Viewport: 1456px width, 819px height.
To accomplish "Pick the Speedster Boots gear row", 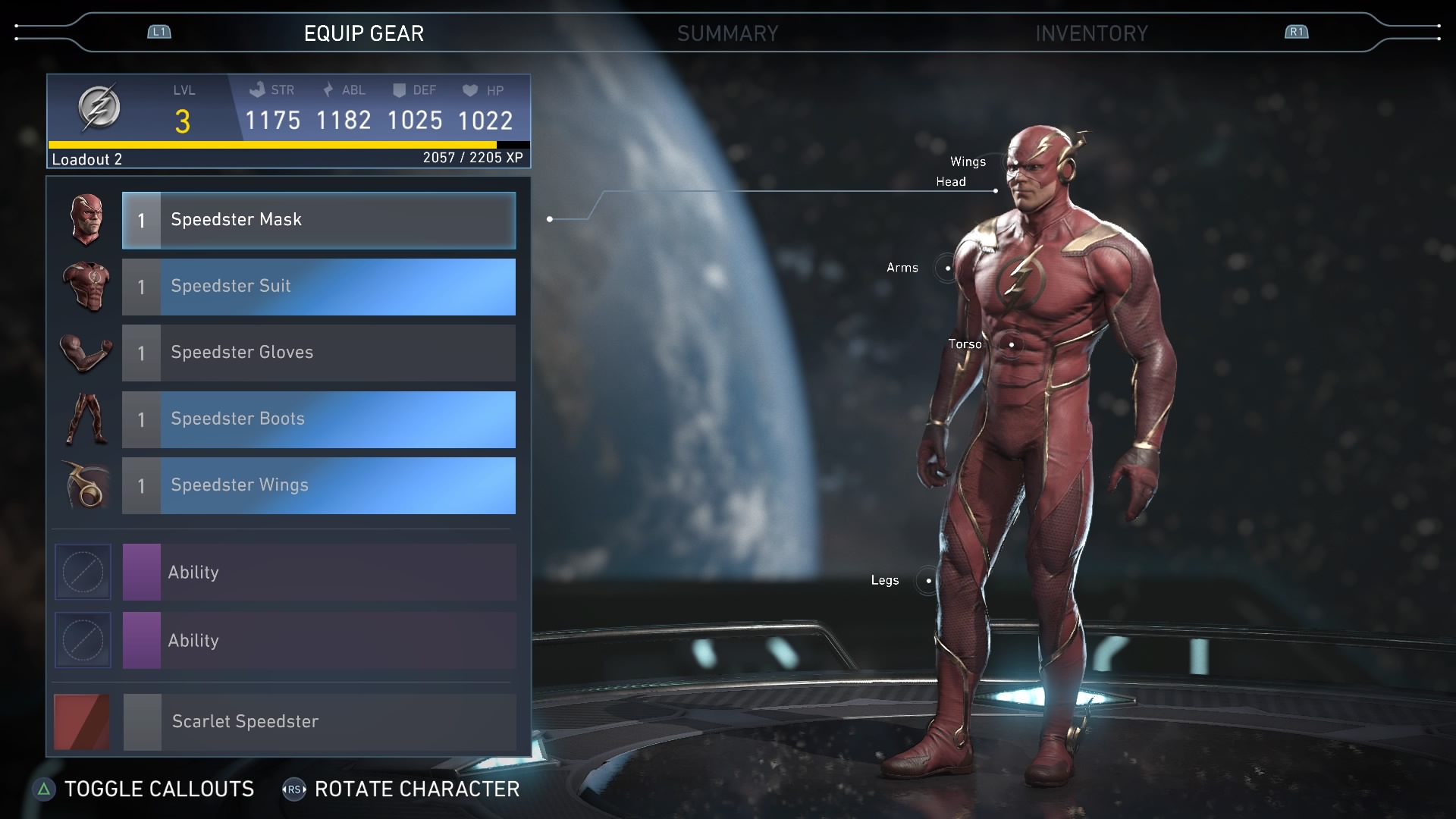I will [318, 419].
